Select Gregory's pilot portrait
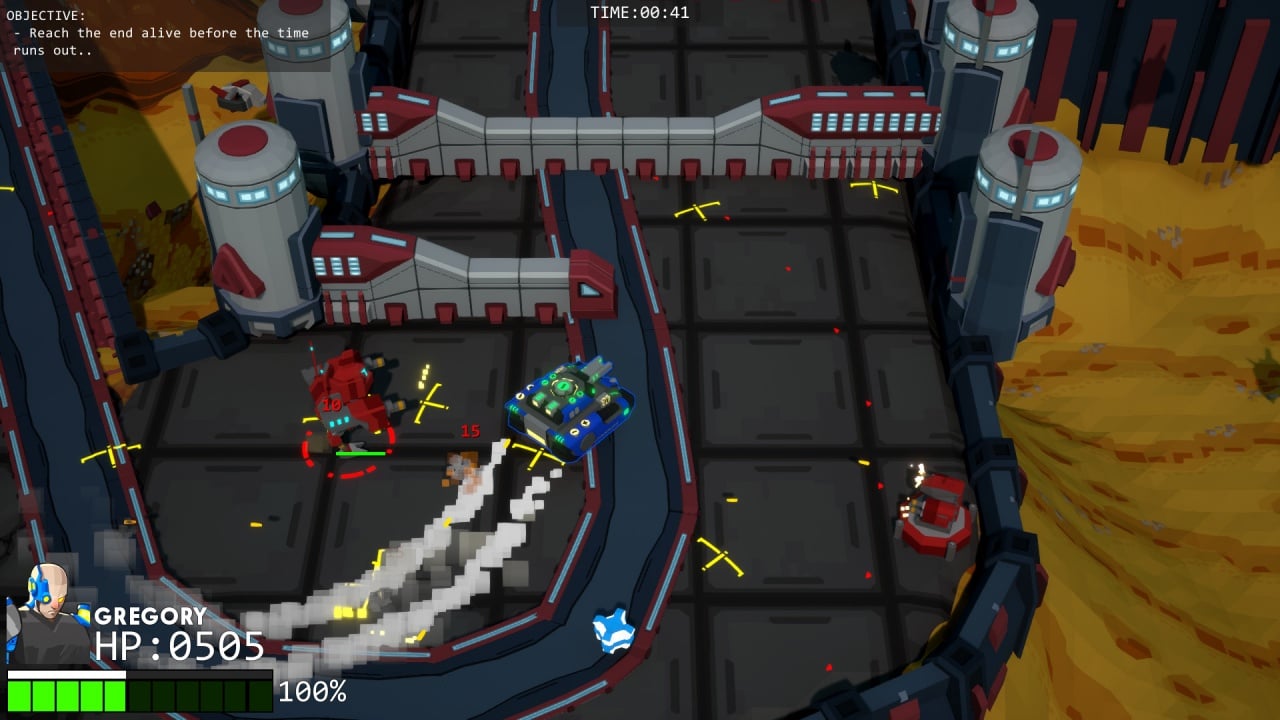Viewport: 1280px width, 720px height. click(x=47, y=614)
